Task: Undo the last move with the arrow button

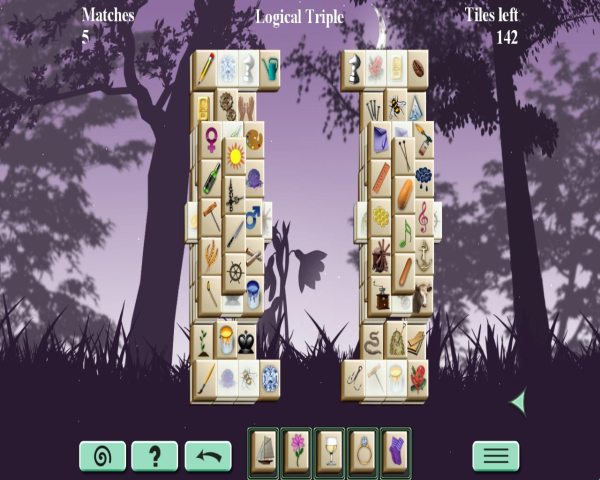Action: click(208, 456)
